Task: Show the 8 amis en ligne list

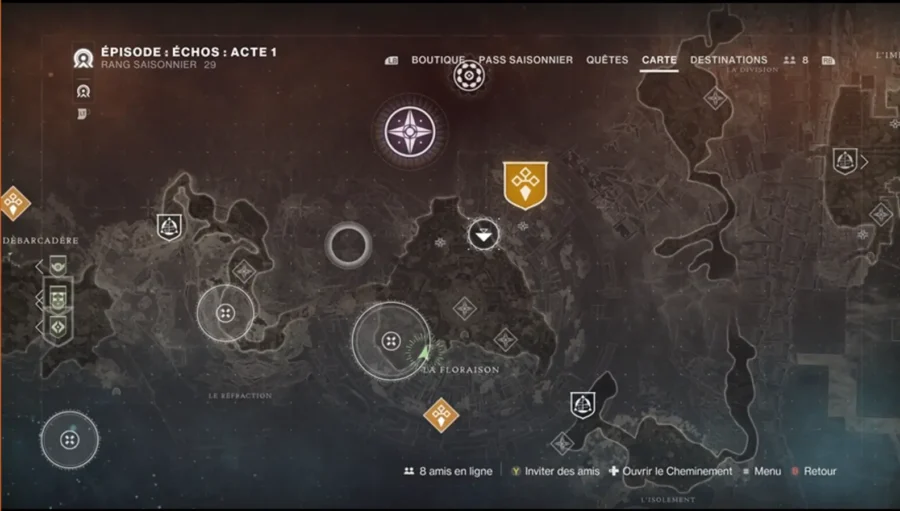Action: point(448,471)
